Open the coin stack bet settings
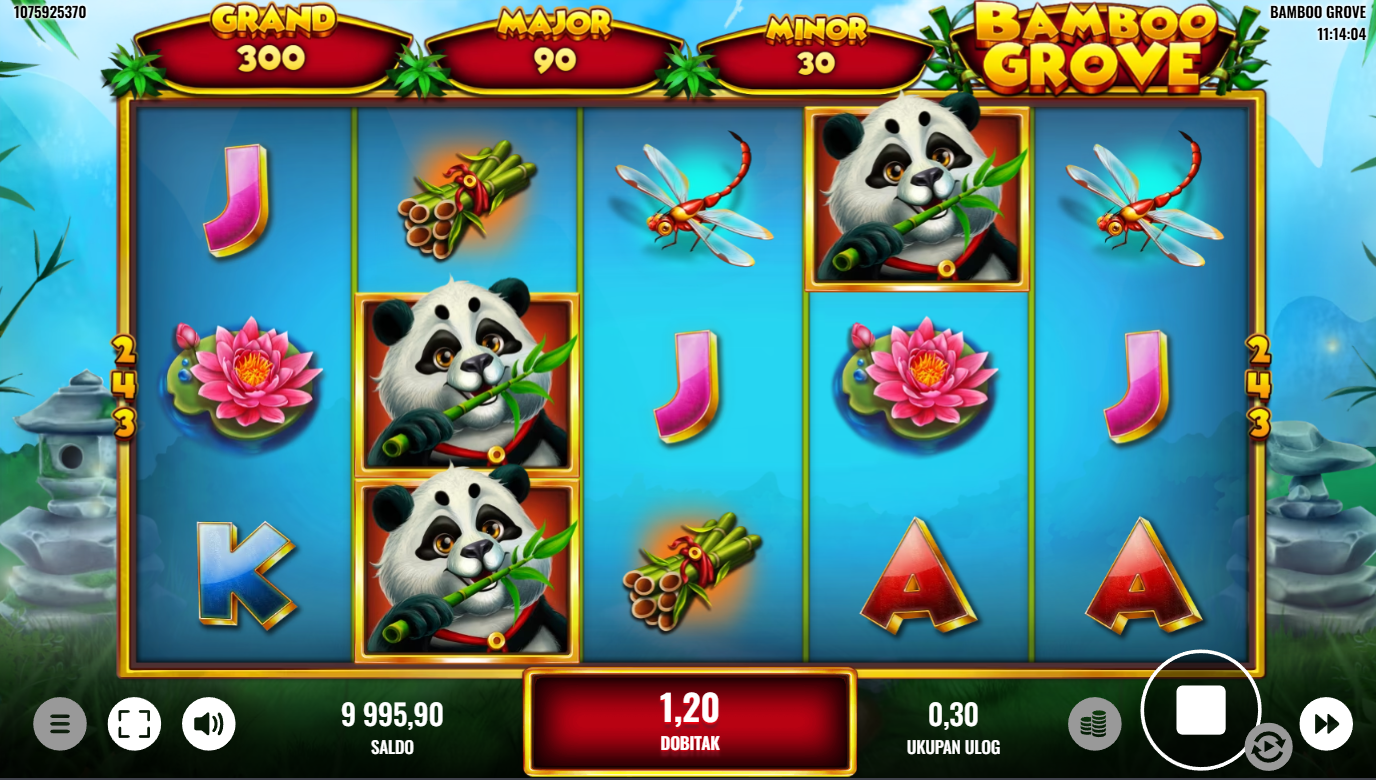The image size is (1376, 780). point(1094,724)
